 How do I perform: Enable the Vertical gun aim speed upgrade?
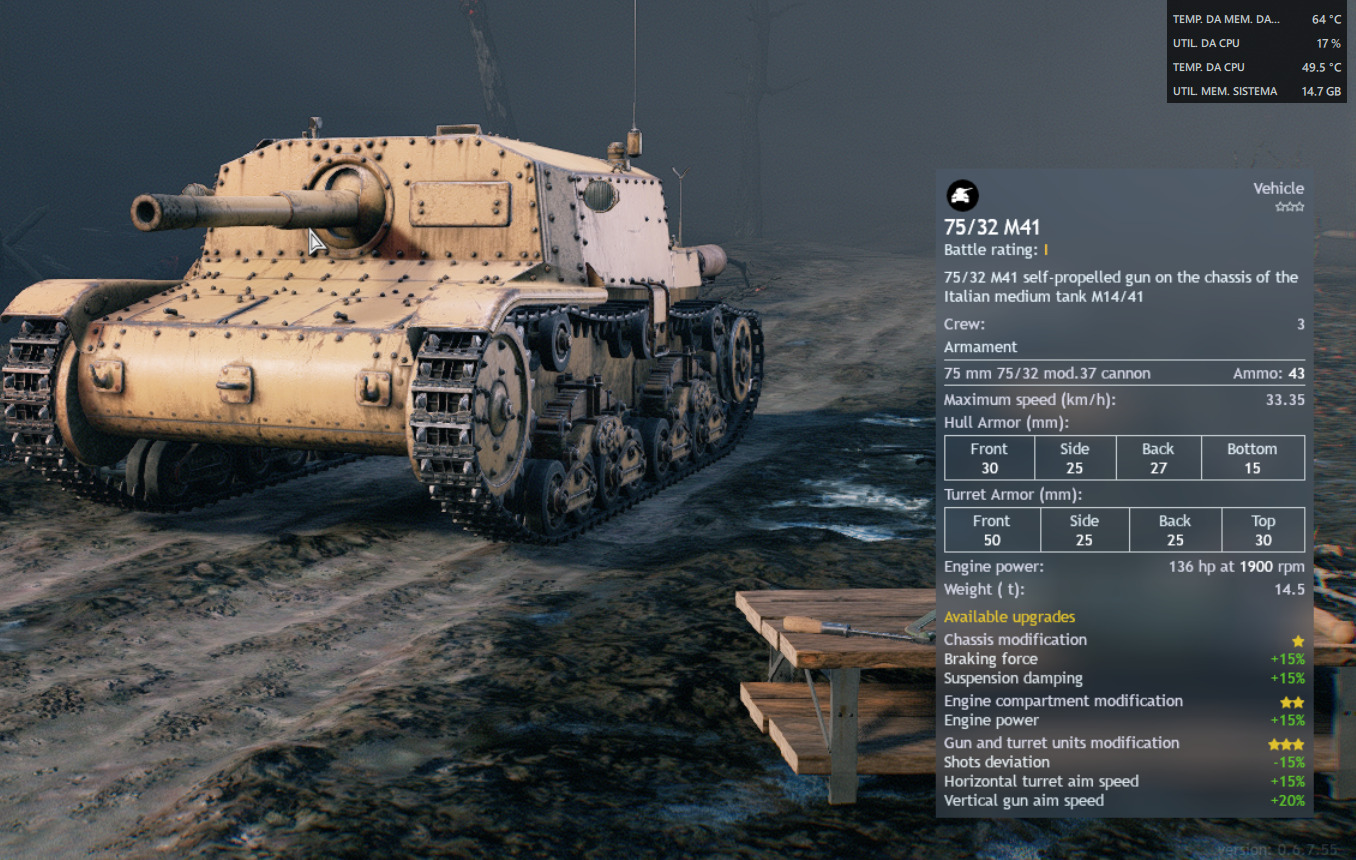[x=1024, y=800]
